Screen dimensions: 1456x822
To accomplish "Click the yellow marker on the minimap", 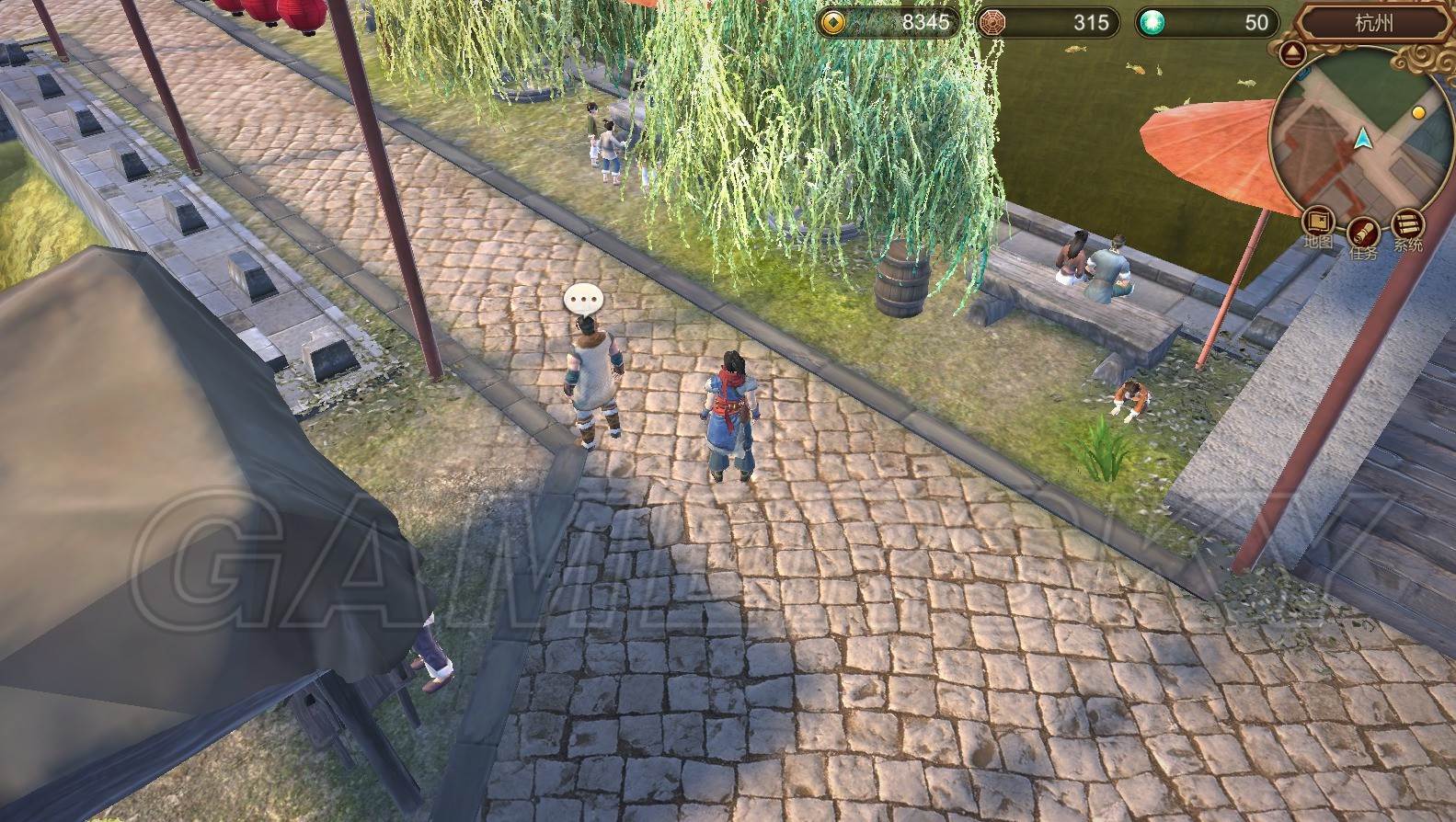I will click(1418, 113).
